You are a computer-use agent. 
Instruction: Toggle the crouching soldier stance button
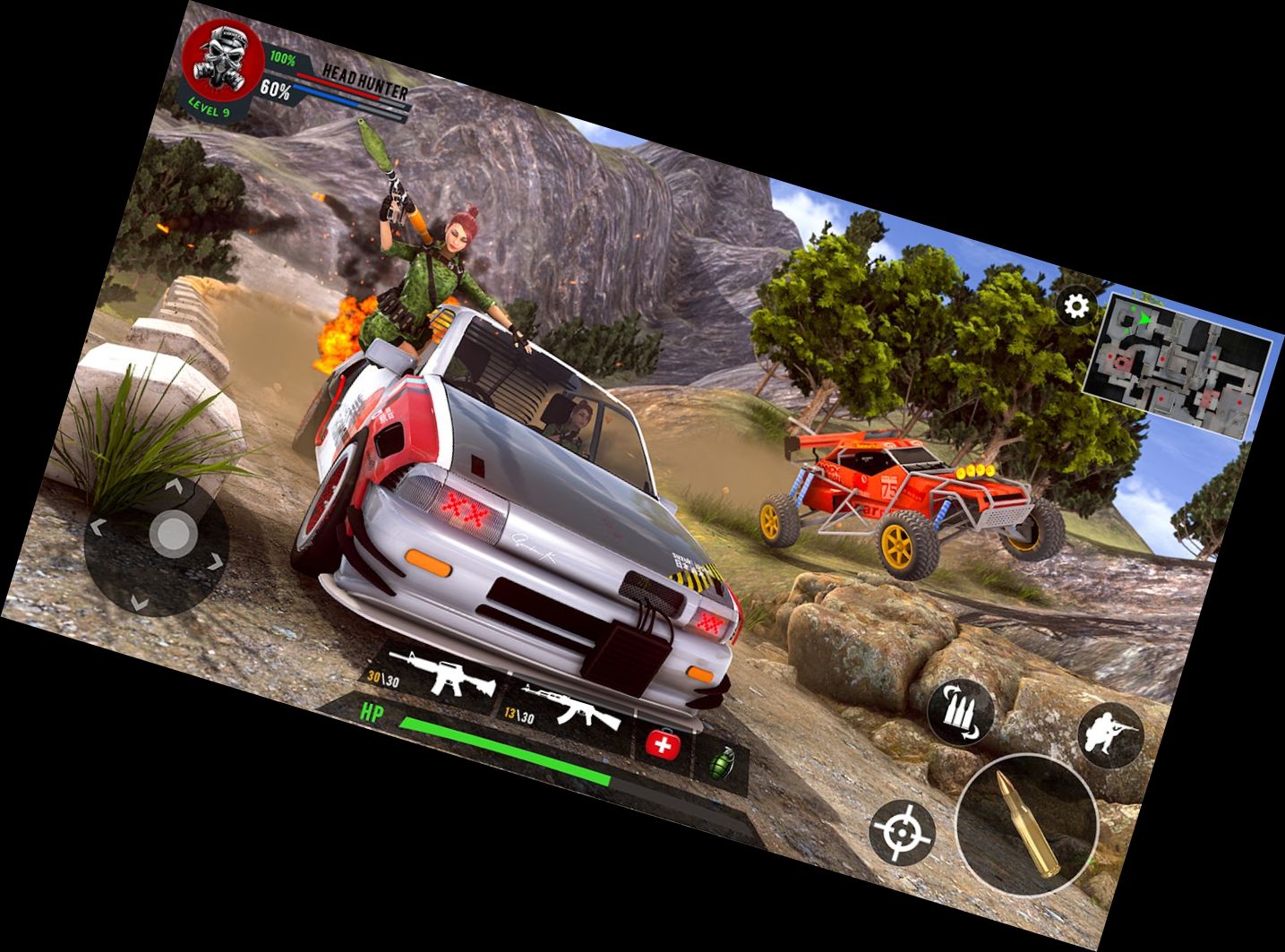(1110, 735)
